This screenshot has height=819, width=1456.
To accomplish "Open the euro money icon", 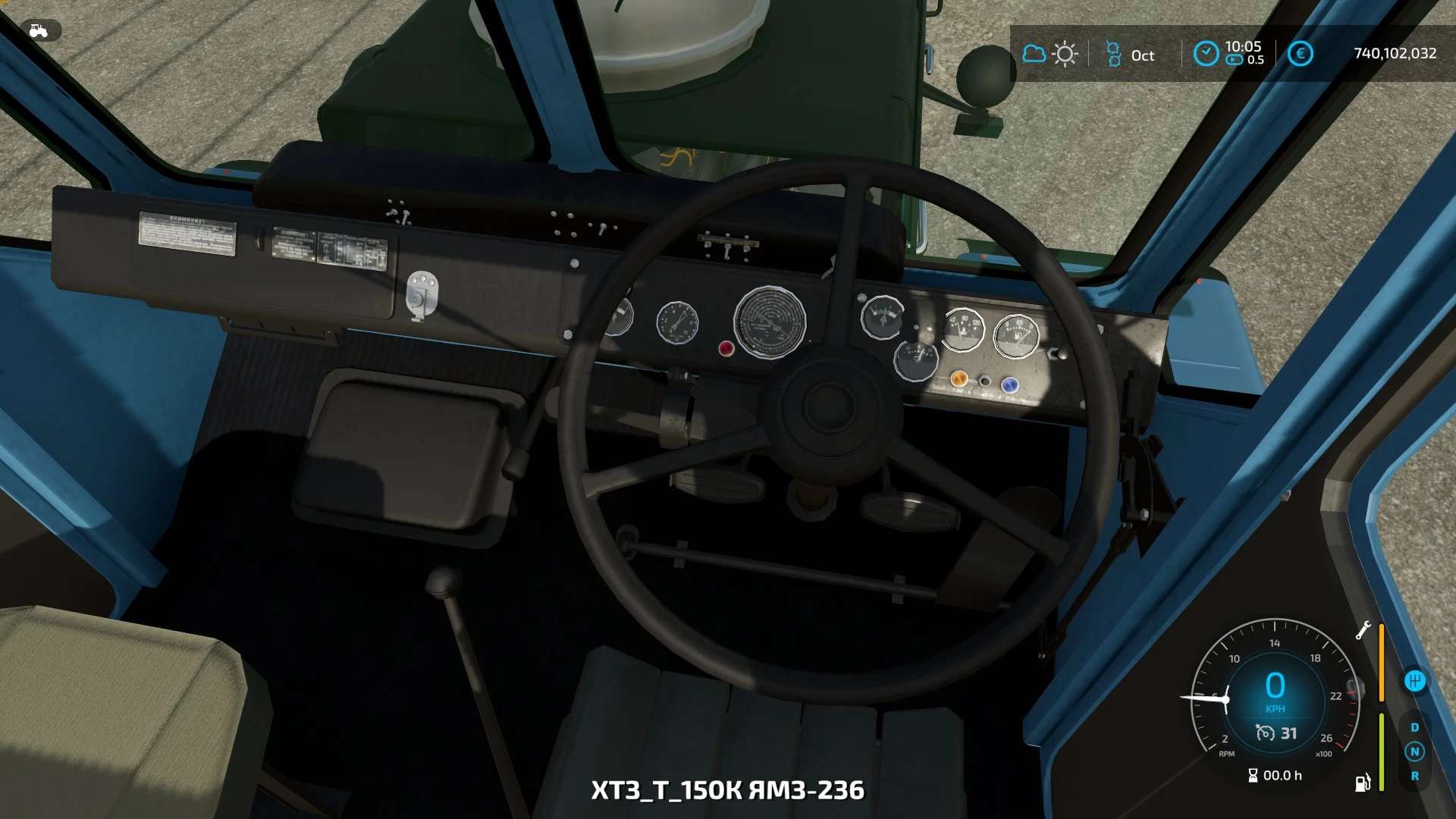I will [1300, 54].
